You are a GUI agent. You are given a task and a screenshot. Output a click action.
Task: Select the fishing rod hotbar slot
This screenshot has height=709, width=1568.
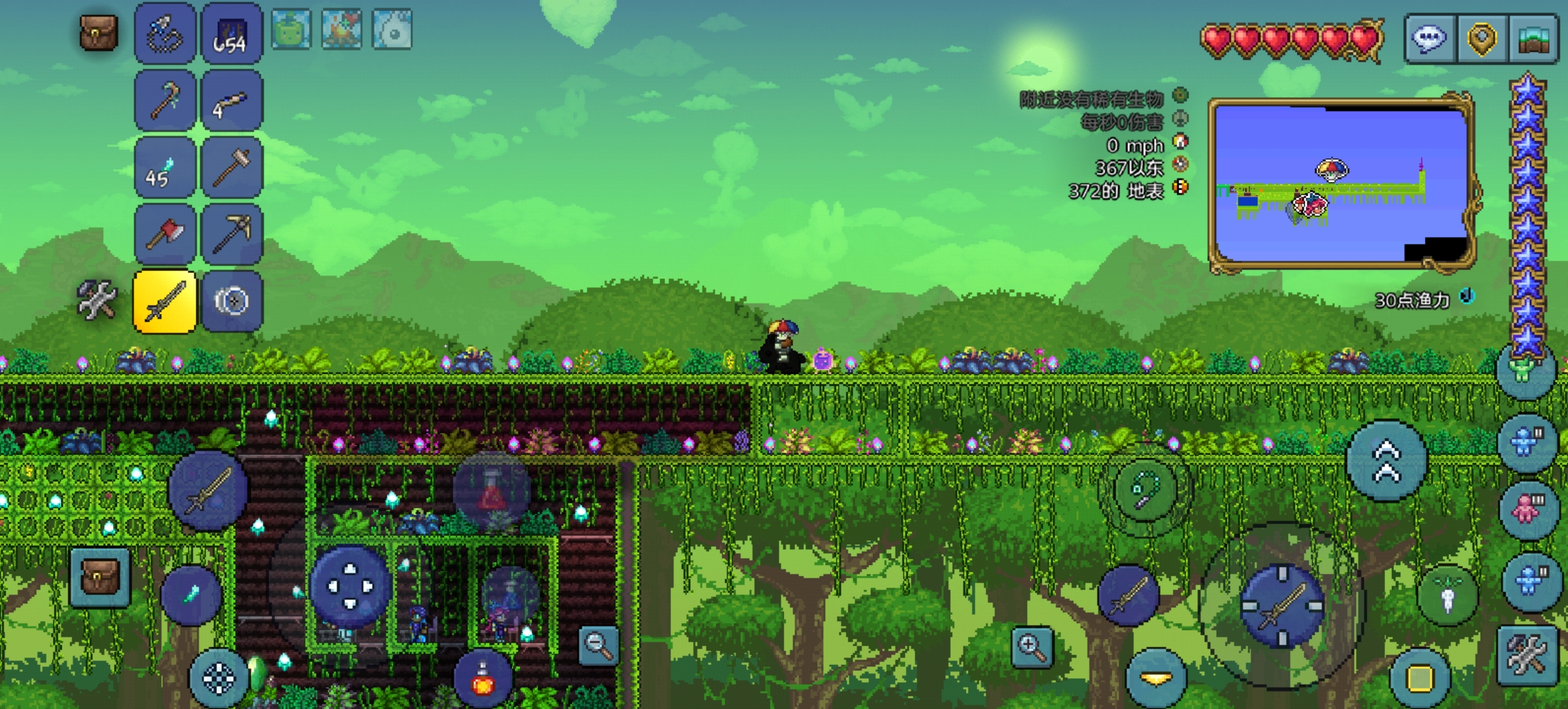(165, 101)
